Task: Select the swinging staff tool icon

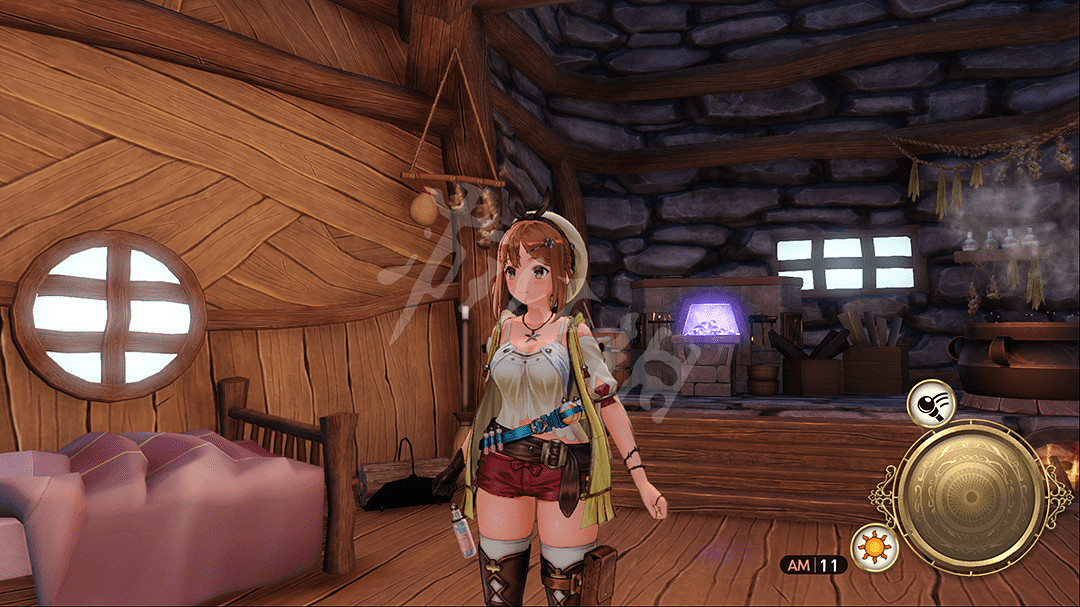Action: 931,404
